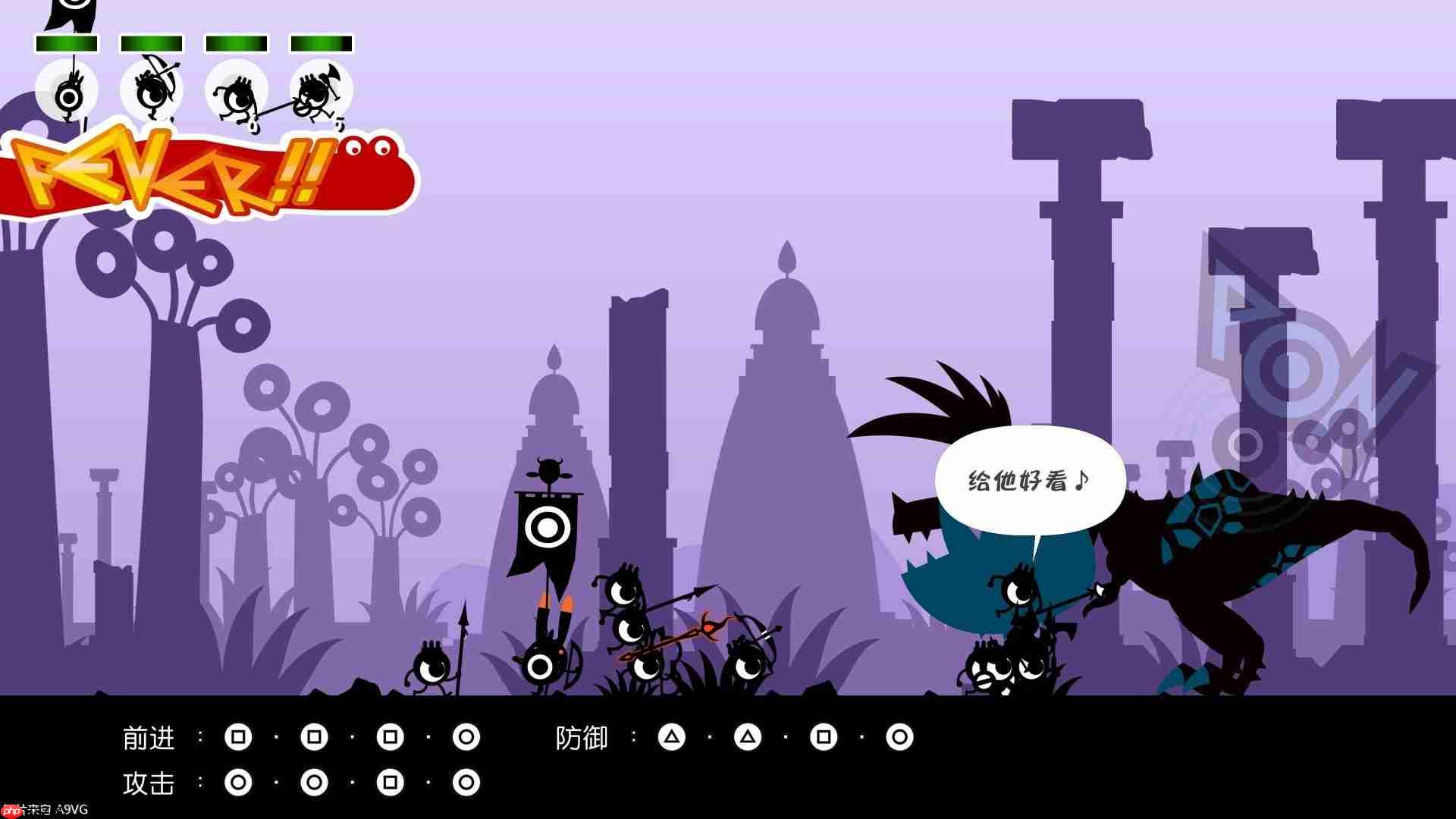Click the circle button ending the 前进 row
This screenshot has width=1456, height=819.
point(465,736)
